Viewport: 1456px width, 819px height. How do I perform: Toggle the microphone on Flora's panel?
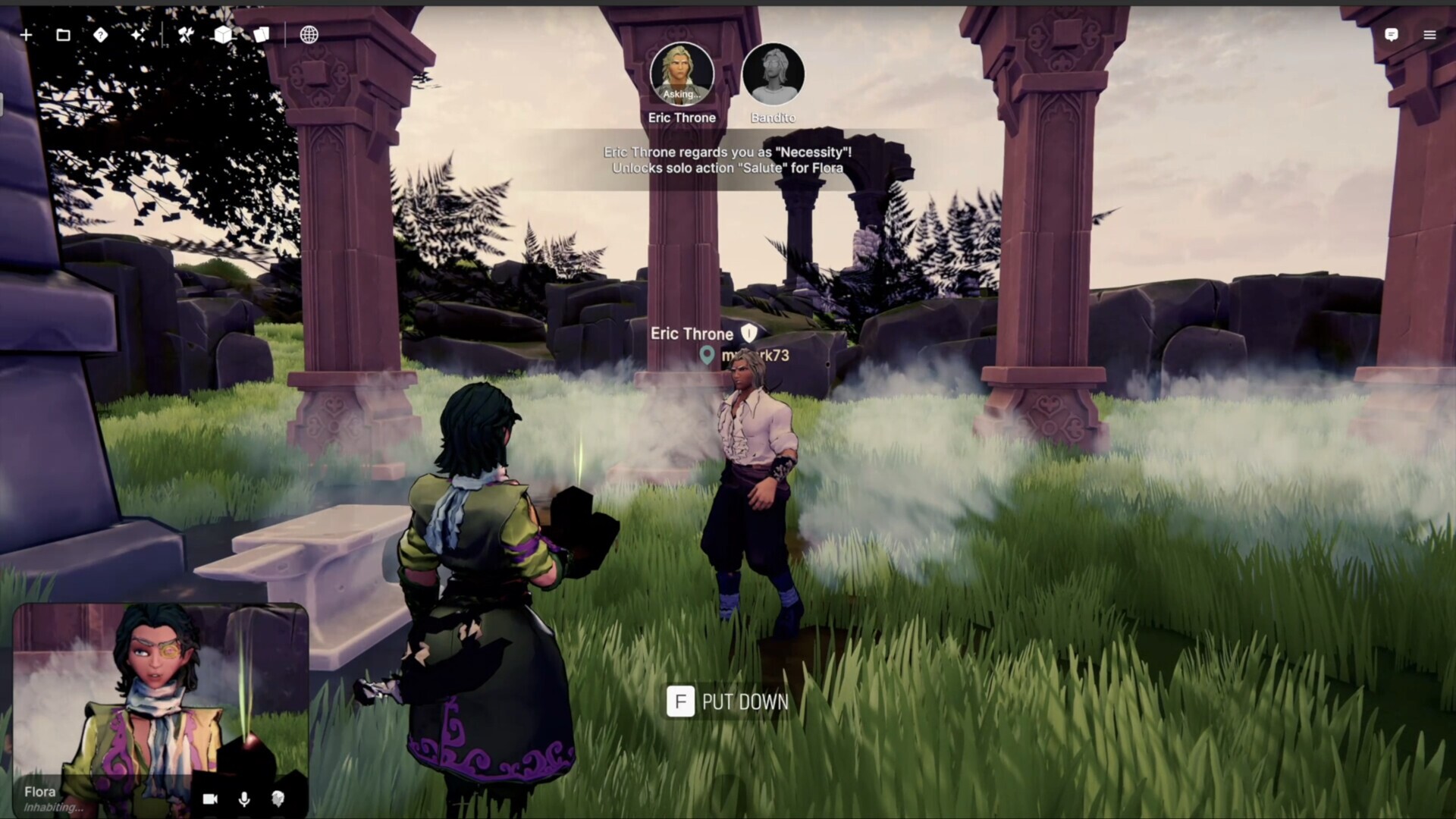[244, 799]
